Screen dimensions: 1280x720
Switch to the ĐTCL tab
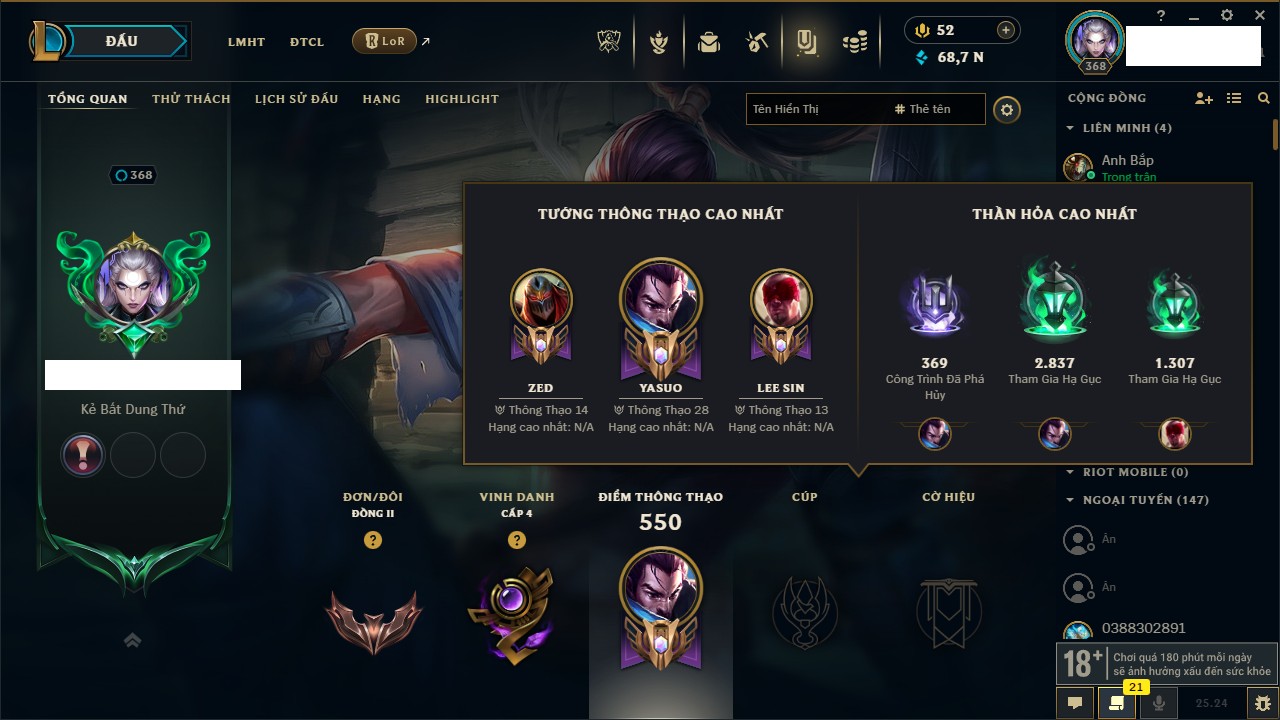click(x=307, y=42)
